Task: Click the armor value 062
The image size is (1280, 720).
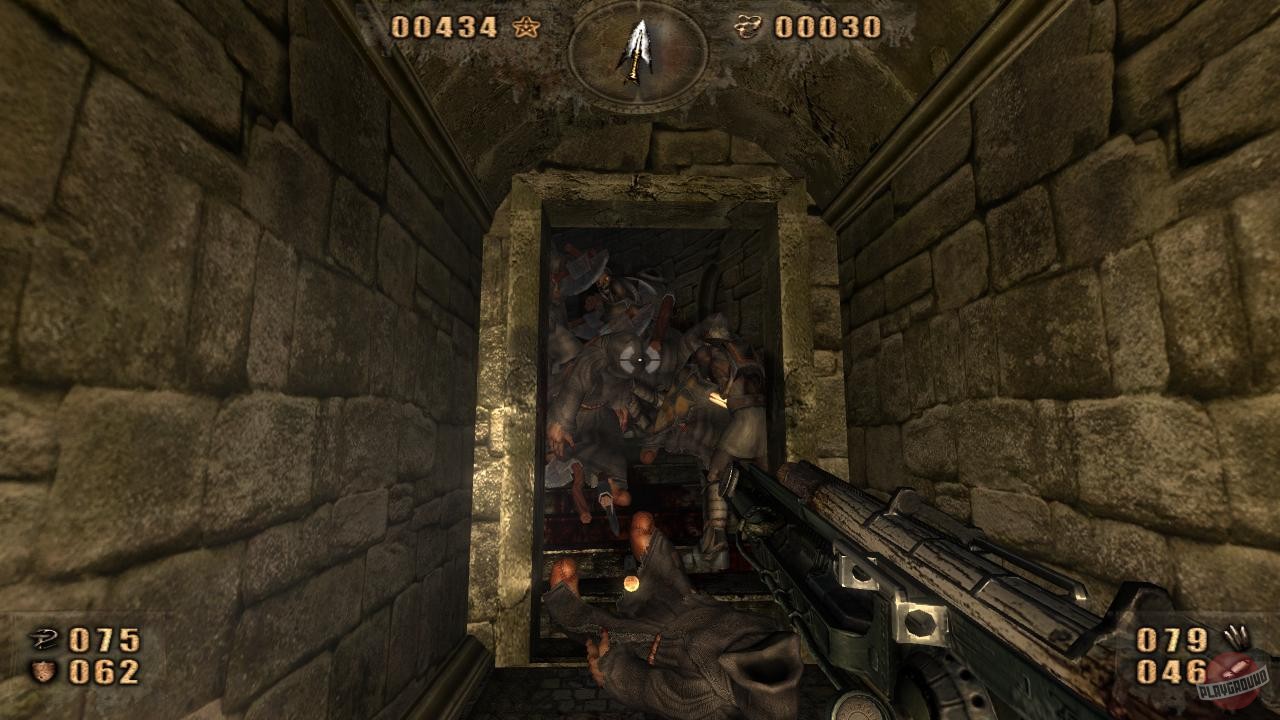Action: [x=102, y=672]
